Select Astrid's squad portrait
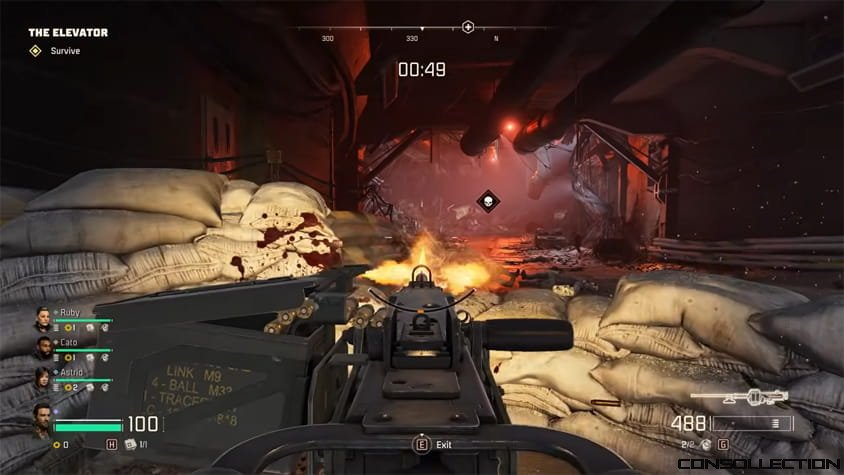 (x=43, y=377)
